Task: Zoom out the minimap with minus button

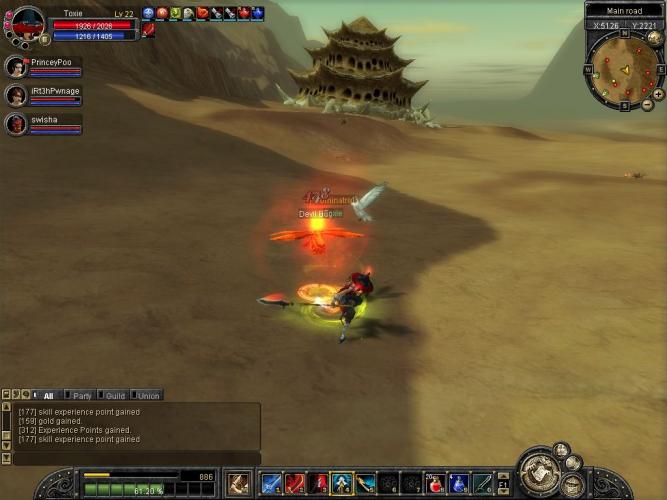Action: (647, 104)
